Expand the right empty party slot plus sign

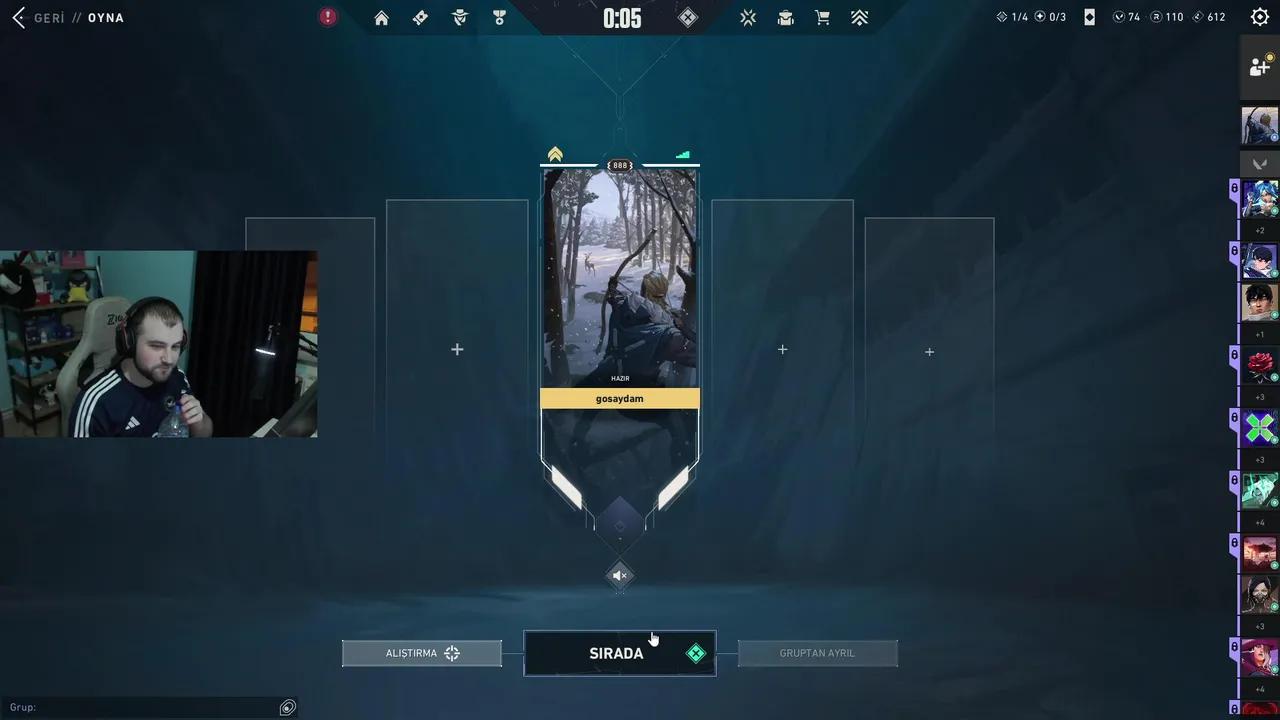pos(782,349)
